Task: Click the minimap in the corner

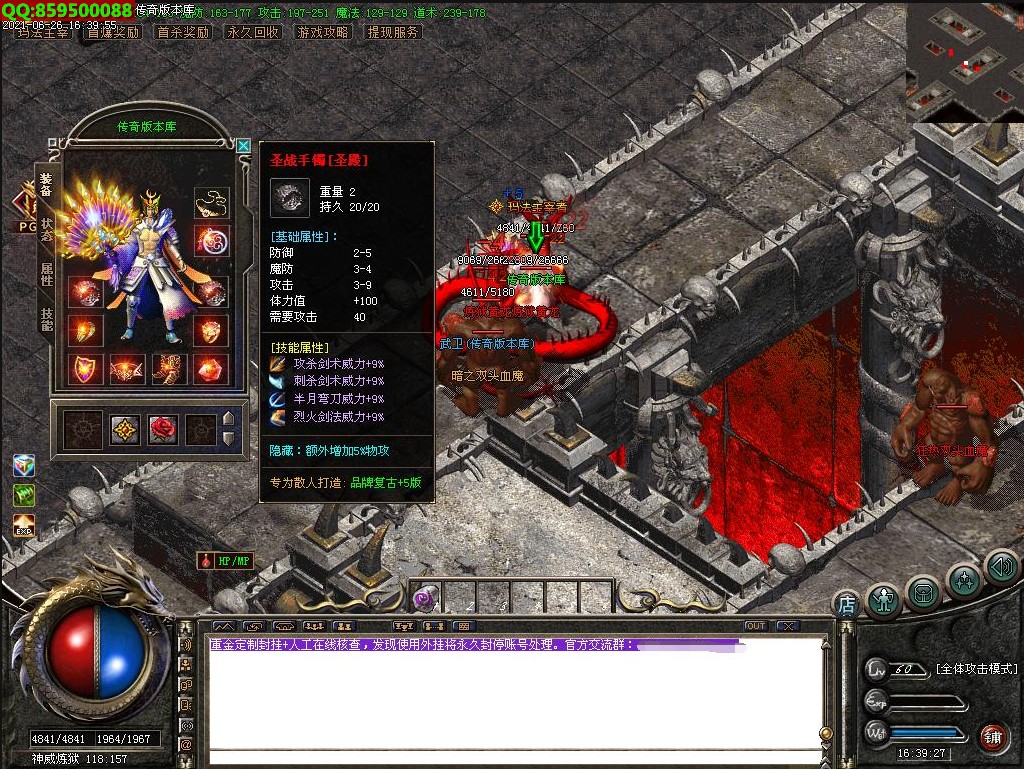Action: click(964, 62)
